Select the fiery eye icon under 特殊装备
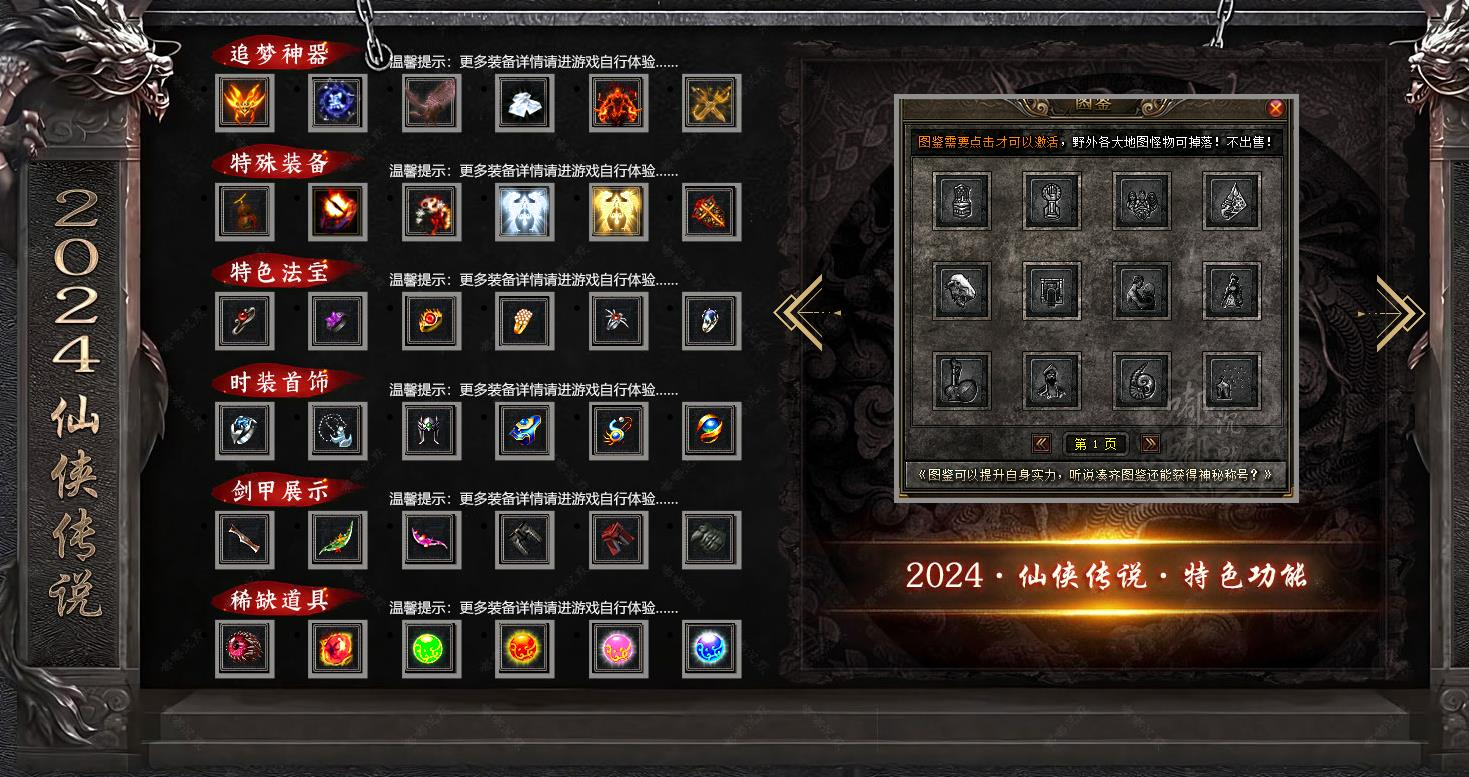Viewport: 1469px width, 777px height. [x=337, y=213]
